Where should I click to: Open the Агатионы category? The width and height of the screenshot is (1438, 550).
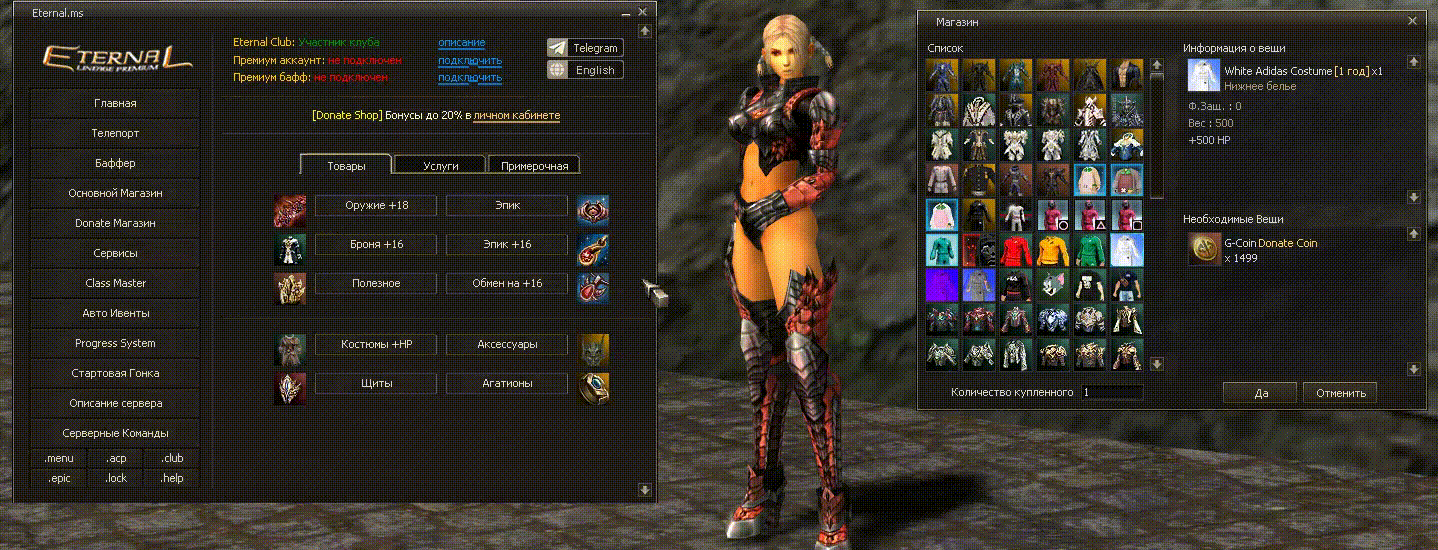[x=506, y=383]
